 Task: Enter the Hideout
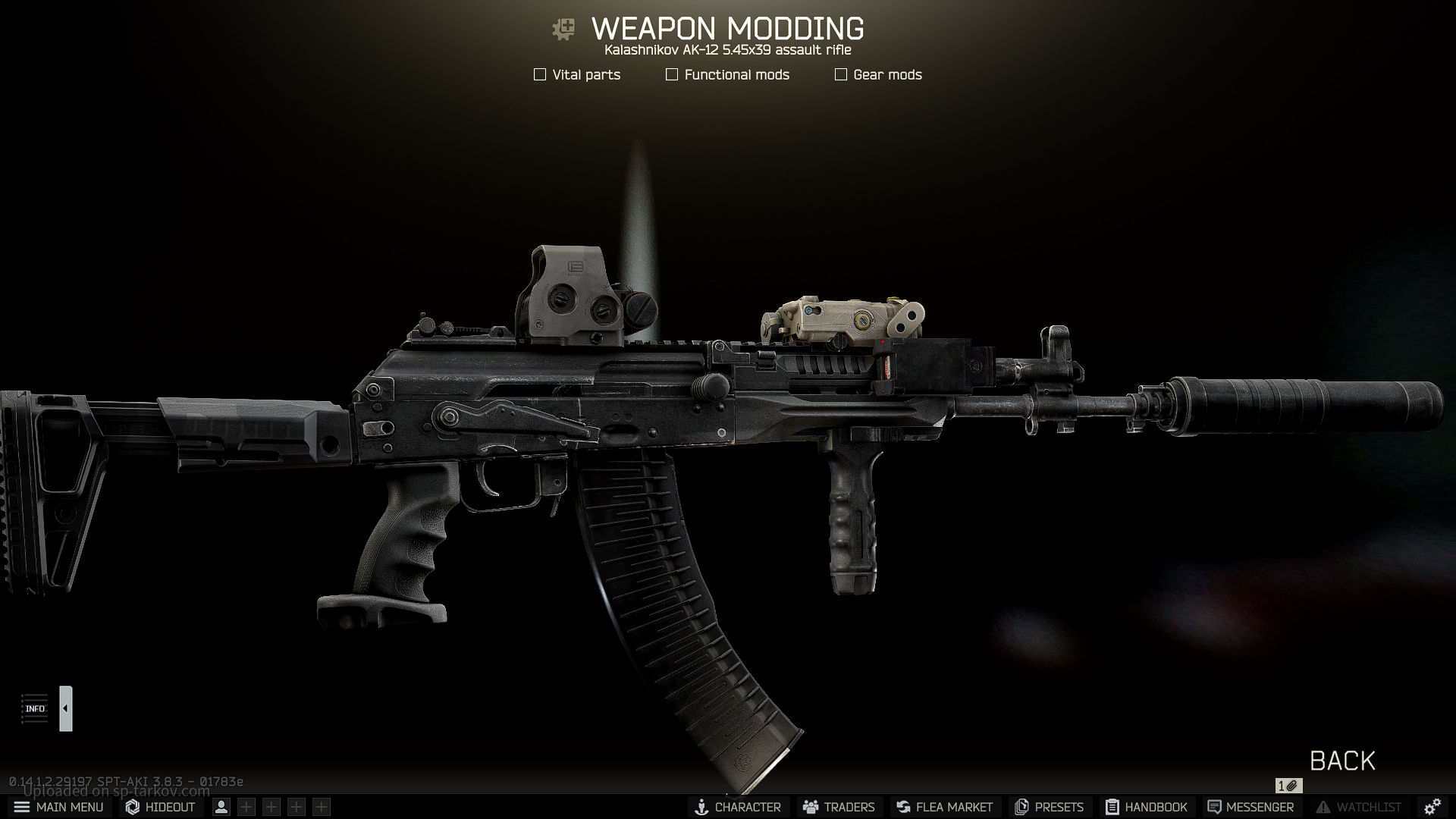point(161,807)
